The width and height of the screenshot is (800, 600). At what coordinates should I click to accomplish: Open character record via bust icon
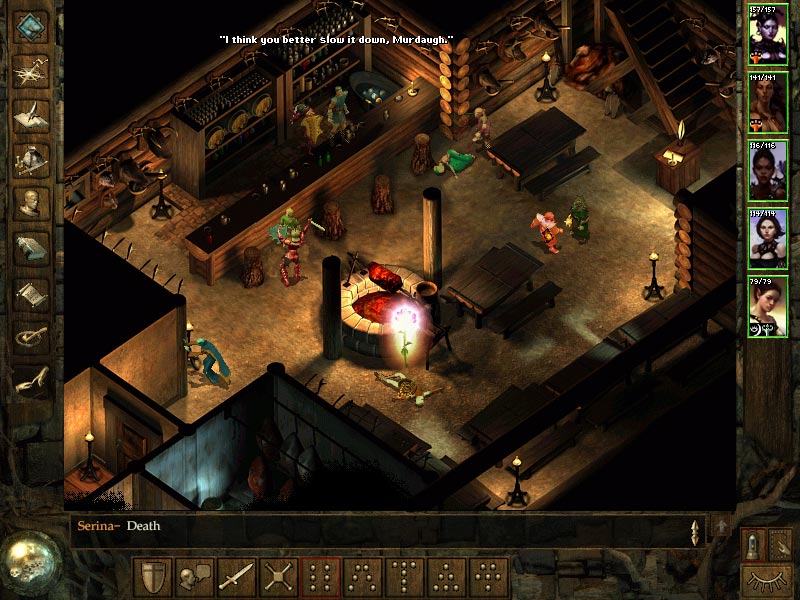click(x=32, y=203)
